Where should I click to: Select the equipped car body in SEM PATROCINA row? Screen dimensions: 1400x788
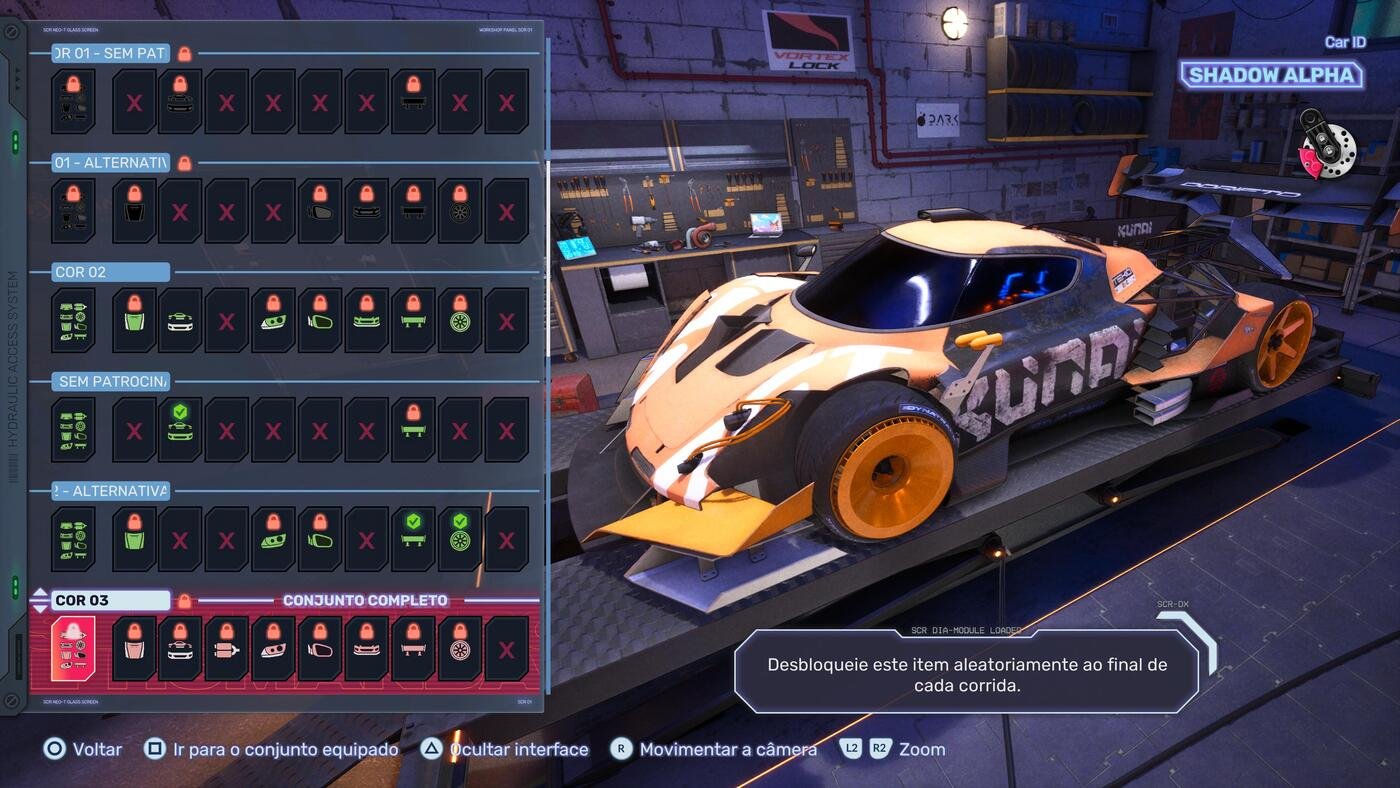tap(180, 429)
